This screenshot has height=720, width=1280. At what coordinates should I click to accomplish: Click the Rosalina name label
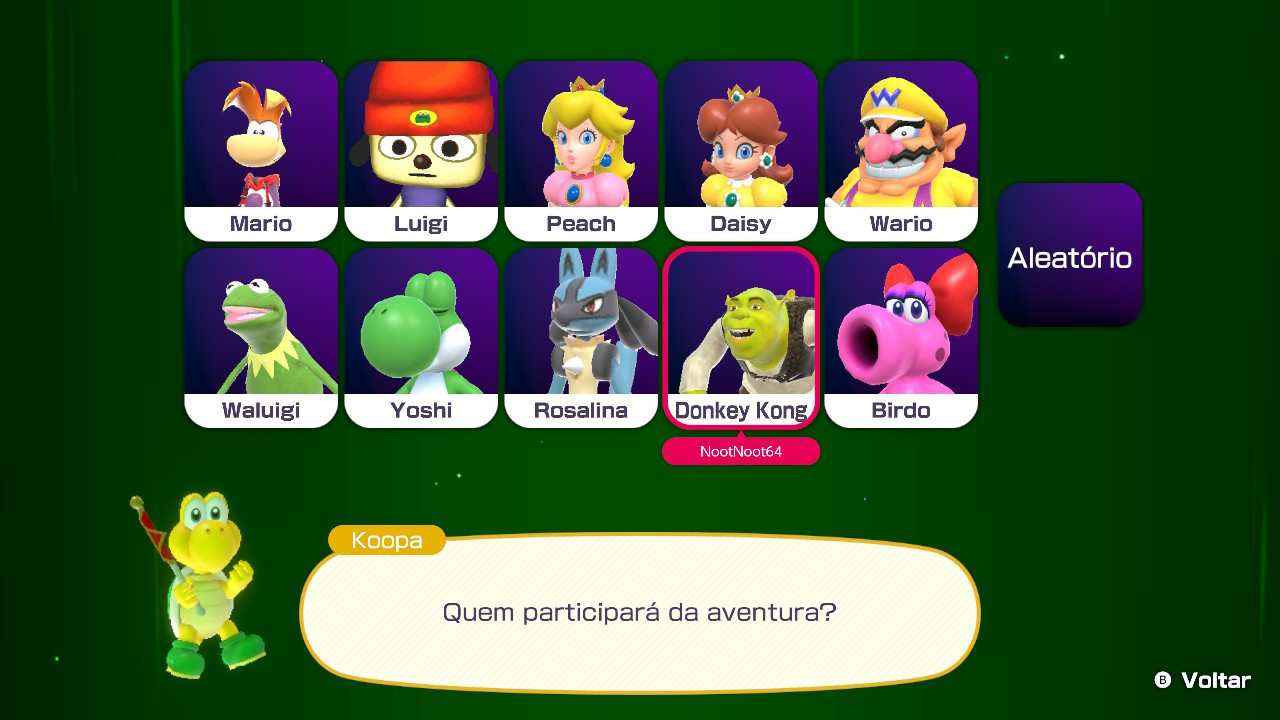tap(581, 410)
